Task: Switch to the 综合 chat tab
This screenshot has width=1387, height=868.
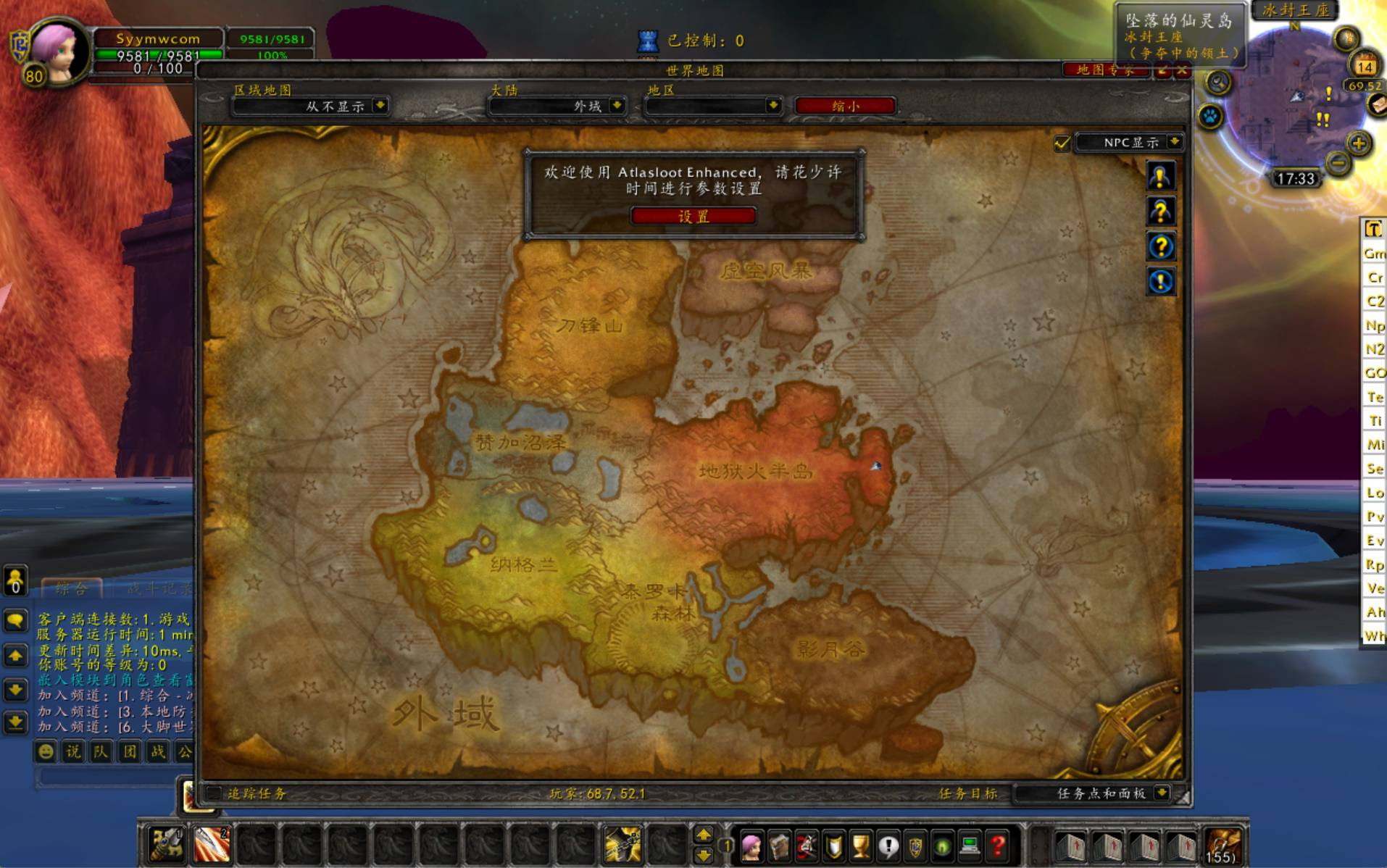Action: [71, 588]
